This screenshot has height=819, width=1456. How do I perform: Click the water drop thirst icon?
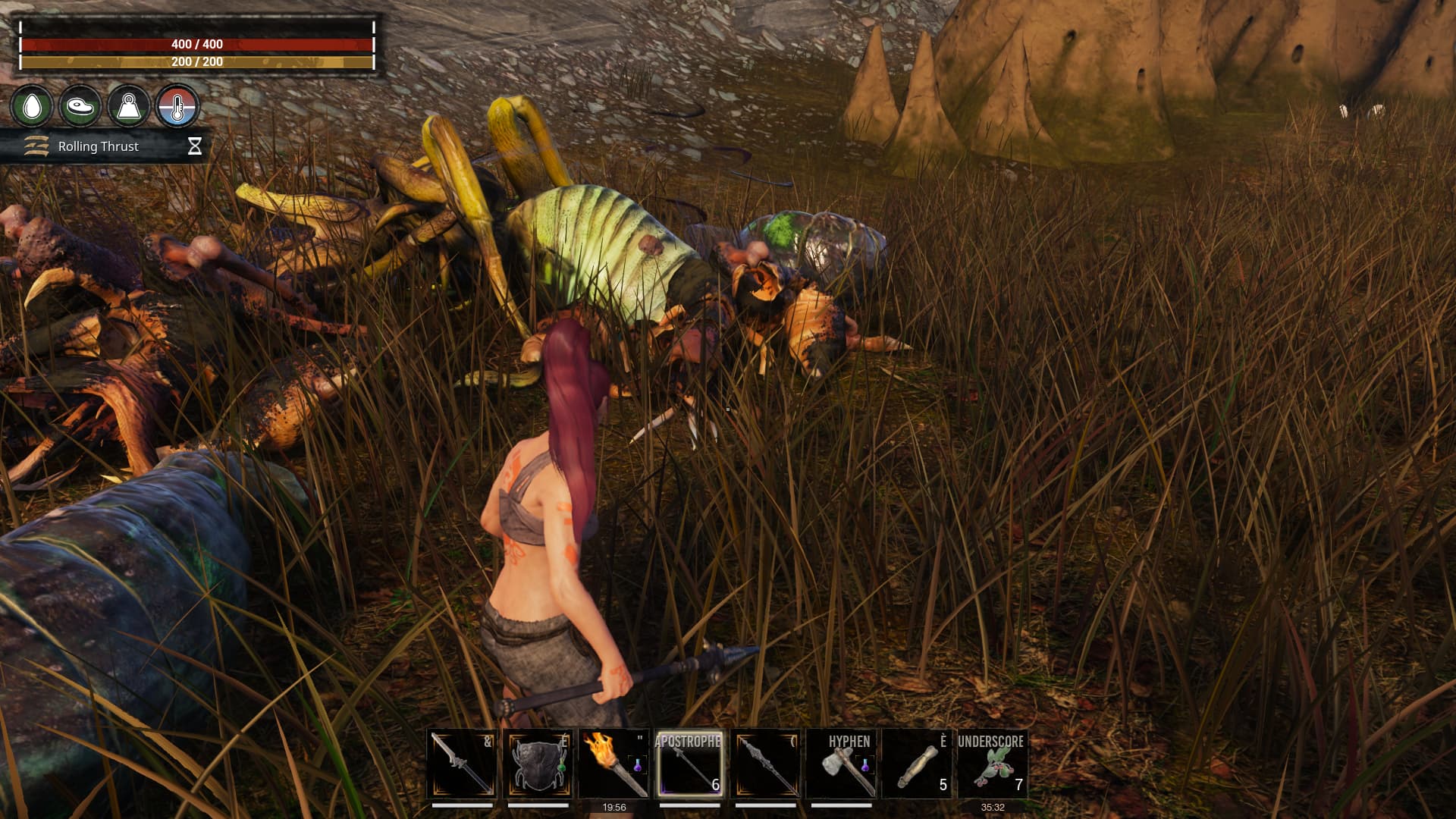pyautogui.click(x=32, y=106)
